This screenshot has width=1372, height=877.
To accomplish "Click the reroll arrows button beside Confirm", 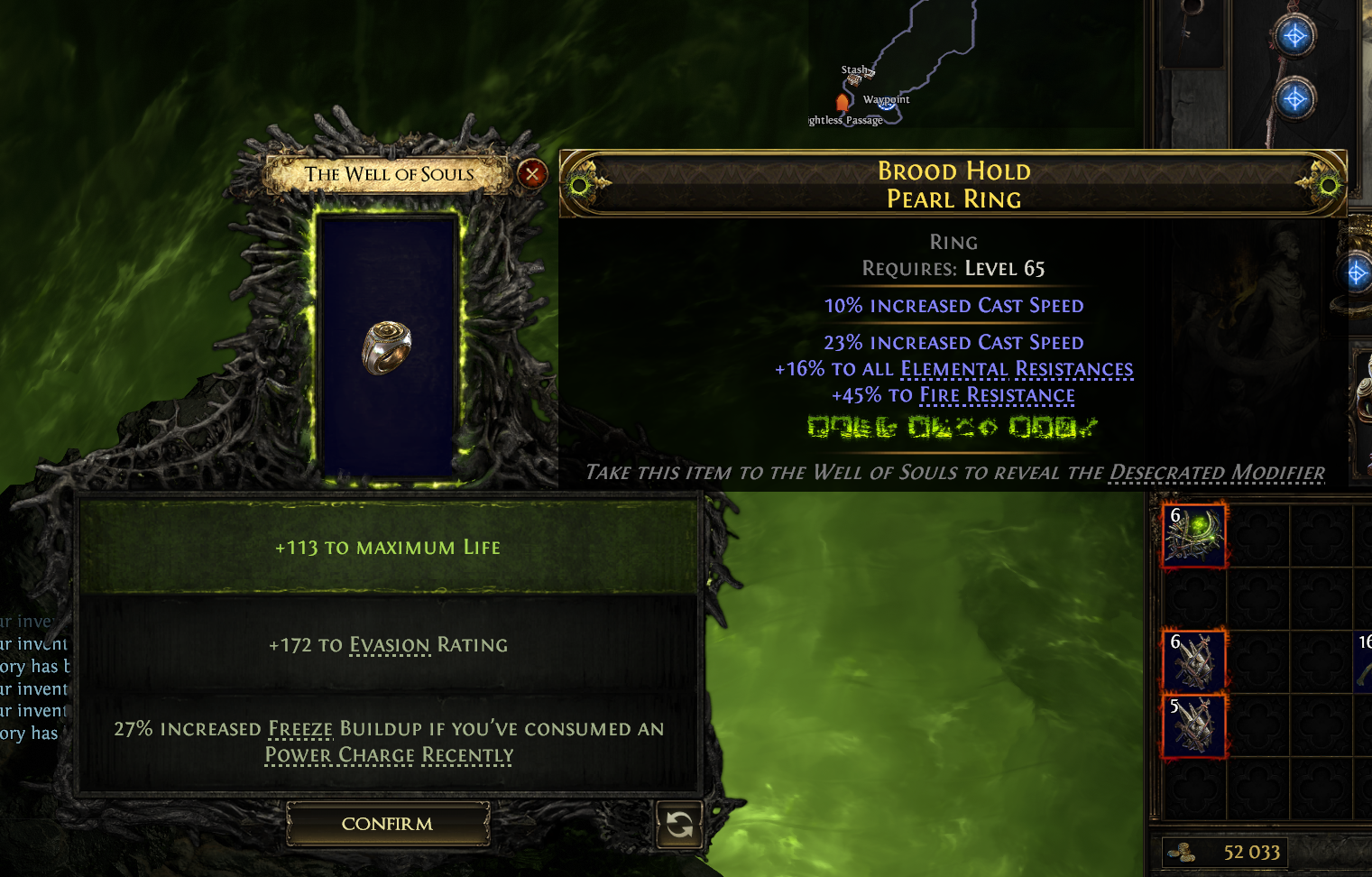I will tap(679, 824).
